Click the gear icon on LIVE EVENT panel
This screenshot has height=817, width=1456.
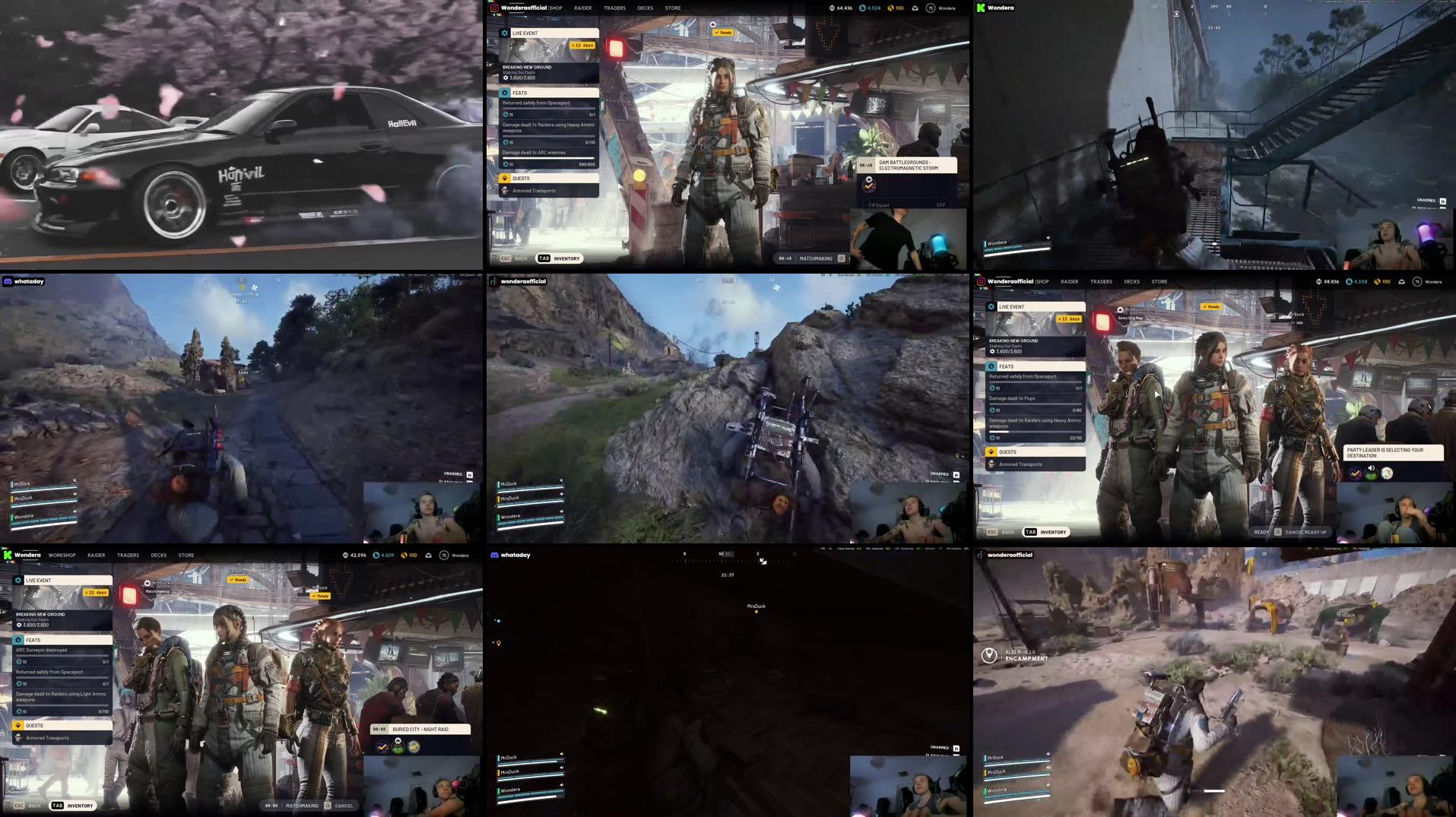[x=504, y=33]
